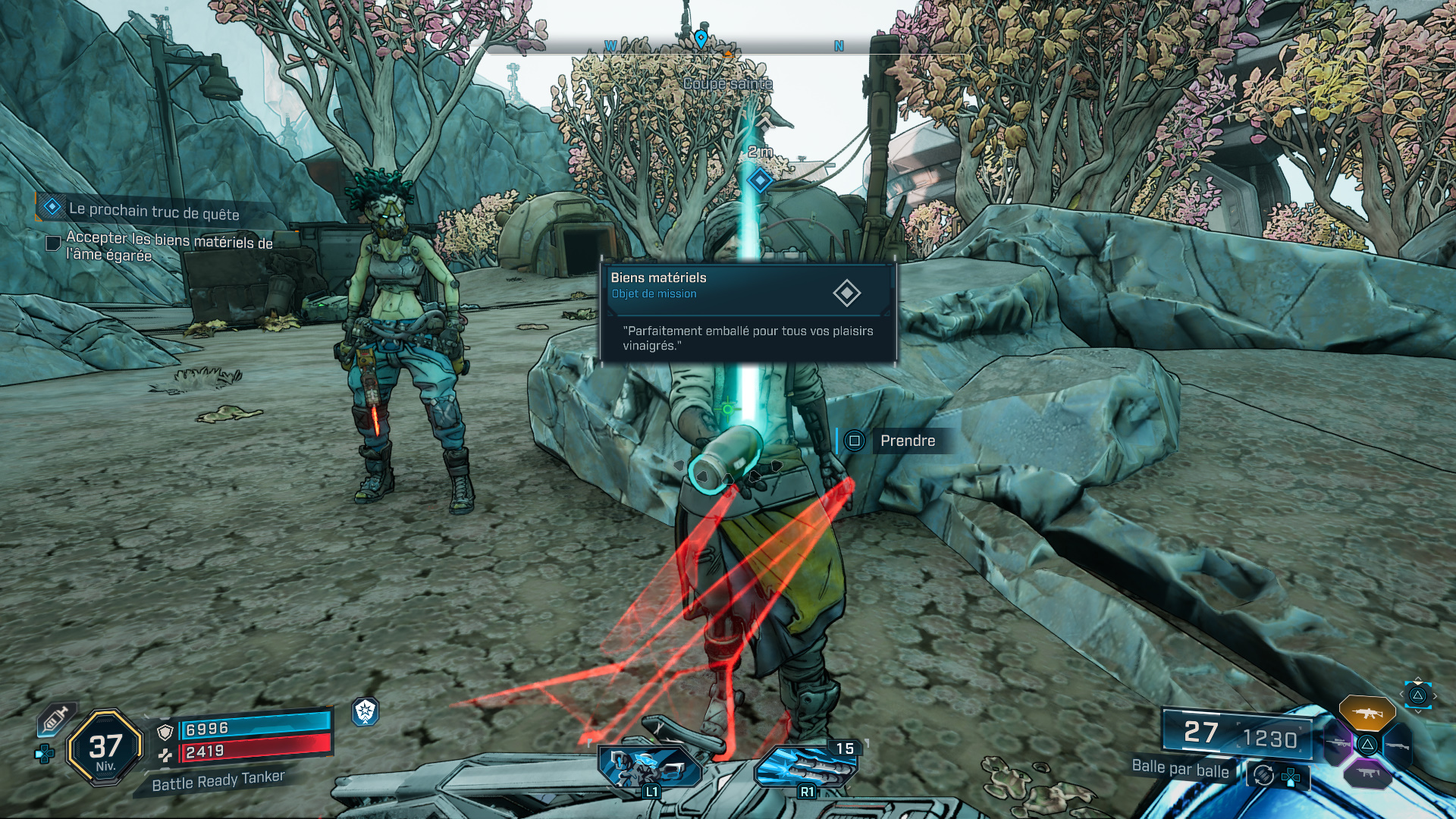This screenshot has height=819, width=1456.
Task: Equip the blue shotgun weapon slot
Action: tap(1397, 745)
